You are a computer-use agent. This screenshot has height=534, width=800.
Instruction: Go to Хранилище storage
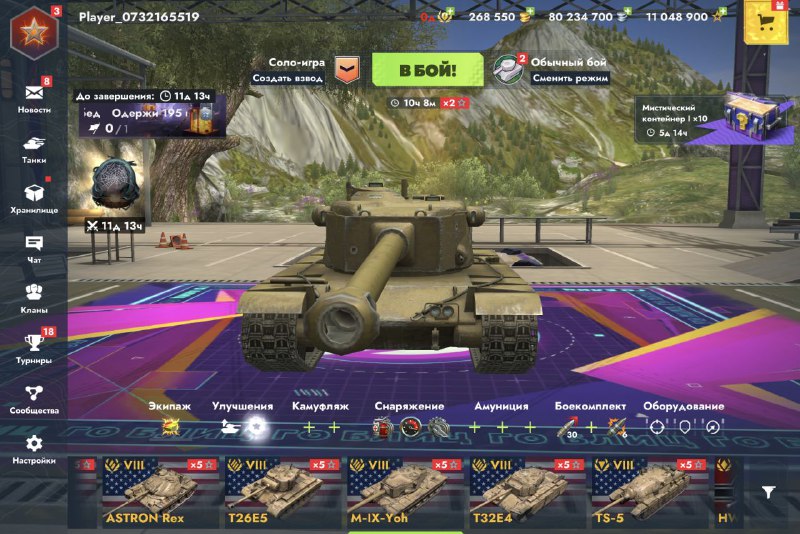pos(34,198)
